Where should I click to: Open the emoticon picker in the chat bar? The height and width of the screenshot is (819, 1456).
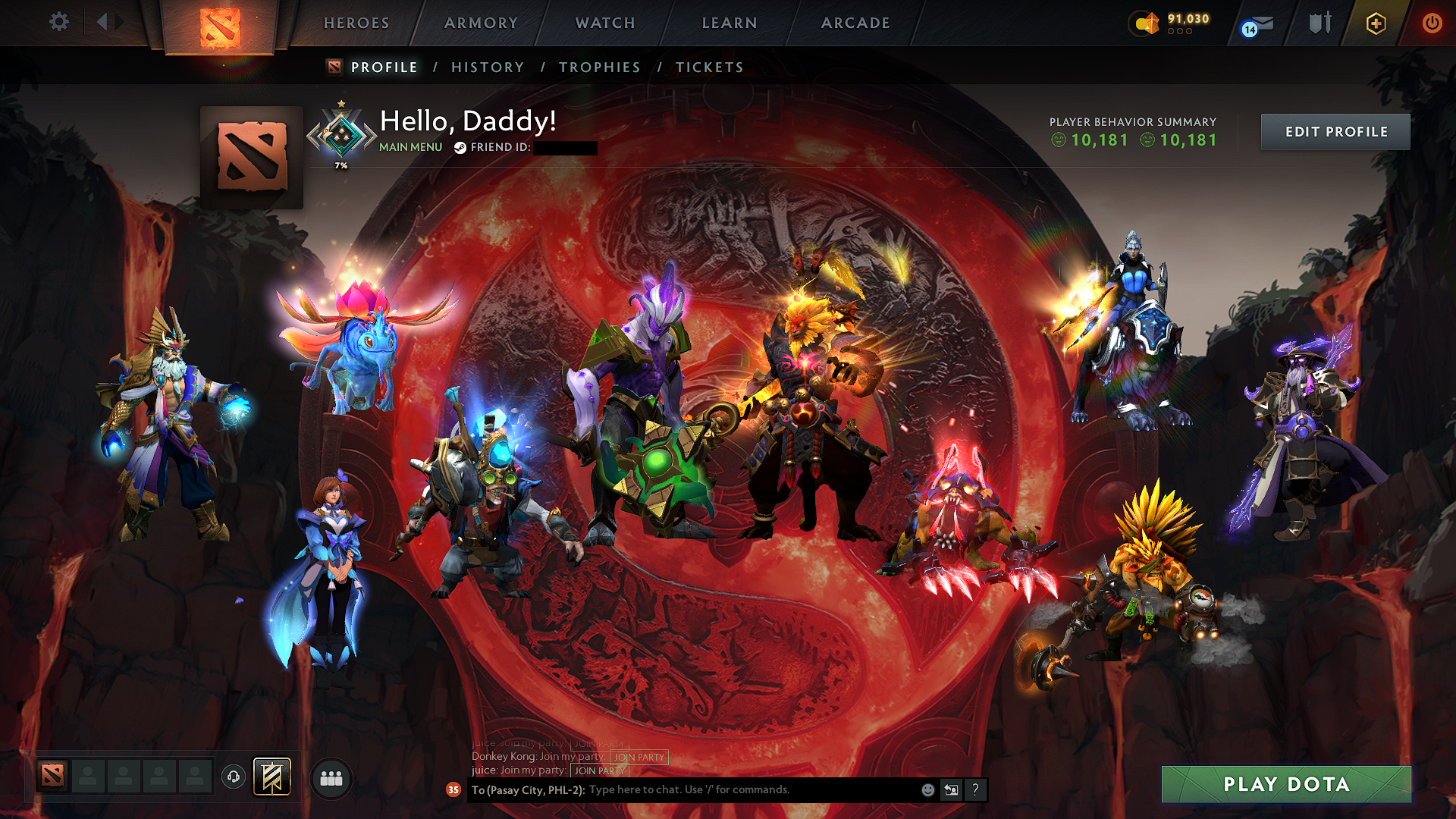point(927,790)
